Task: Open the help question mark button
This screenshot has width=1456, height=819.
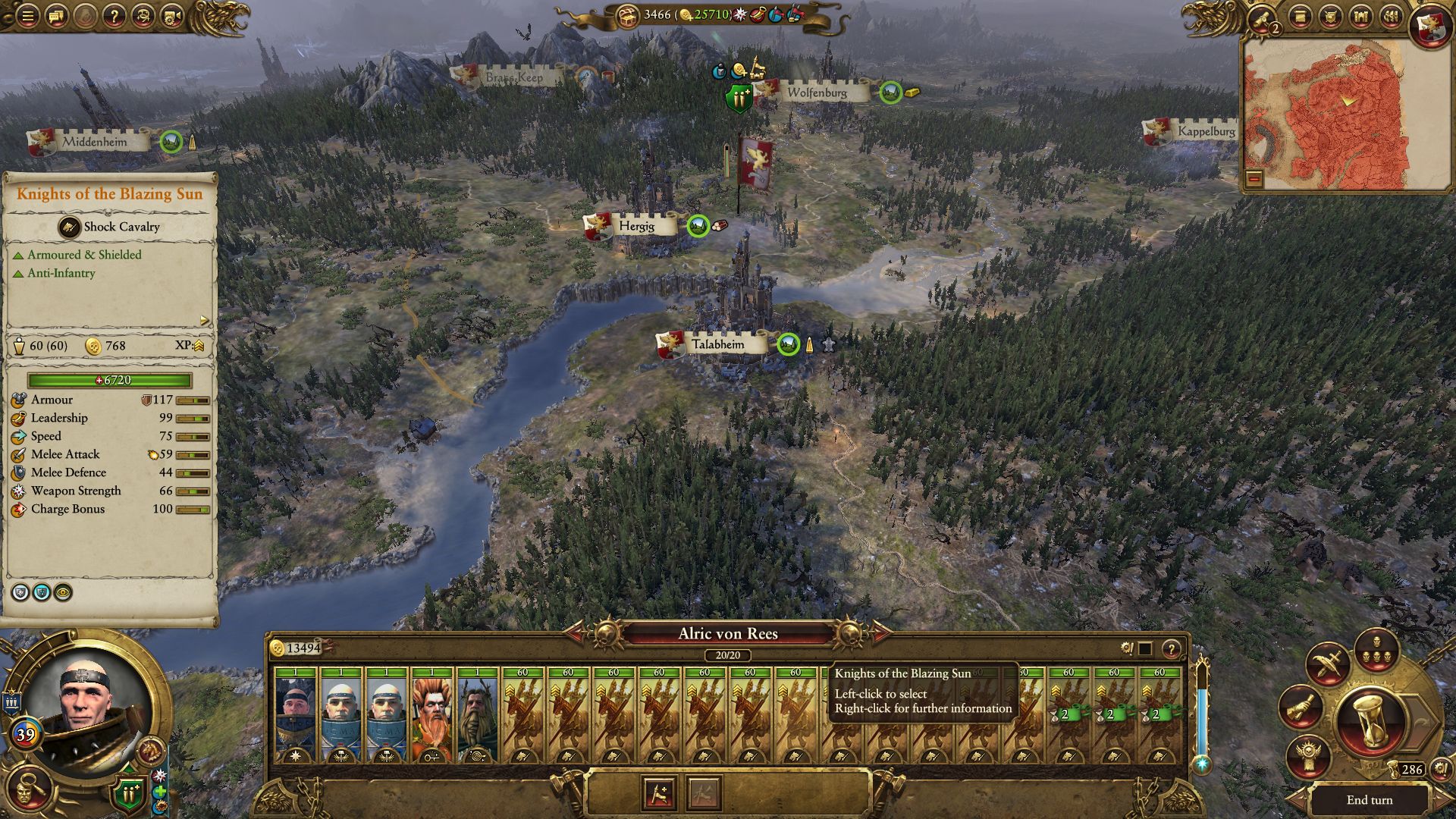Action: pos(114,16)
